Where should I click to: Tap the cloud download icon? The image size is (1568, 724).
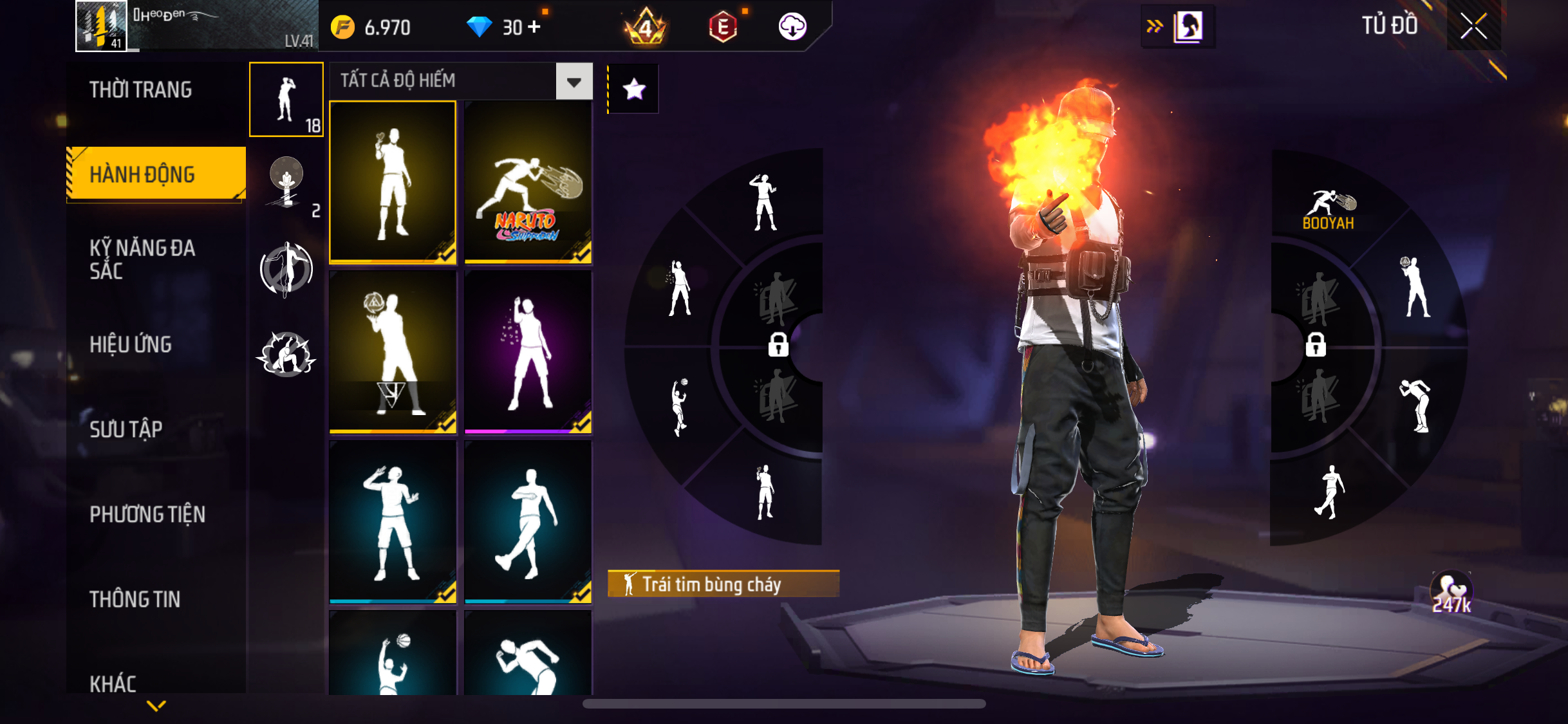(792, 27)
